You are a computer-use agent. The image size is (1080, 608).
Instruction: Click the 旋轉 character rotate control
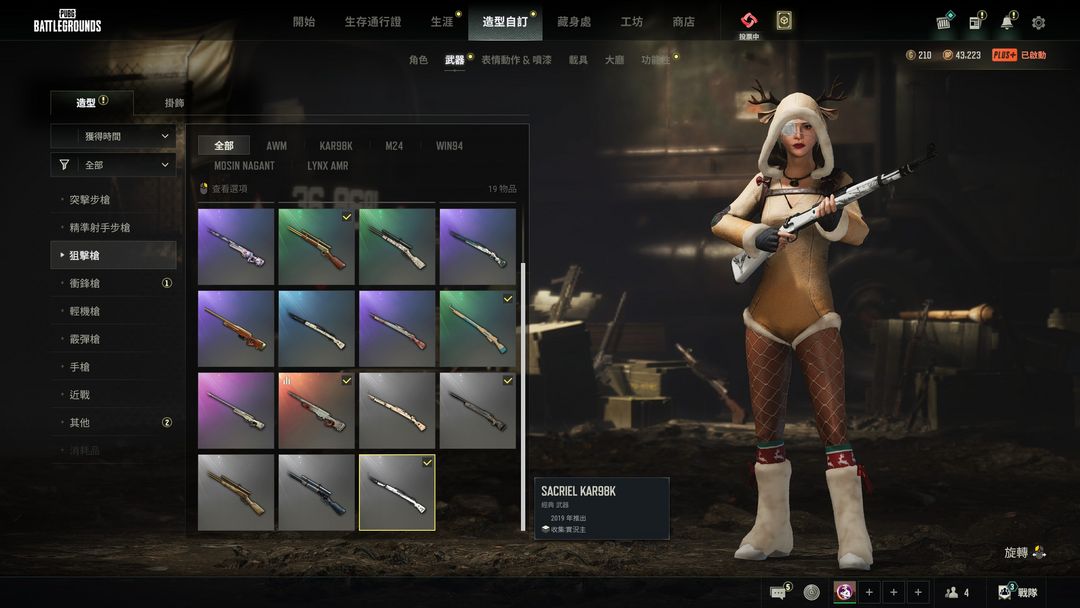pyautogui.click(x=1024, y=552)
